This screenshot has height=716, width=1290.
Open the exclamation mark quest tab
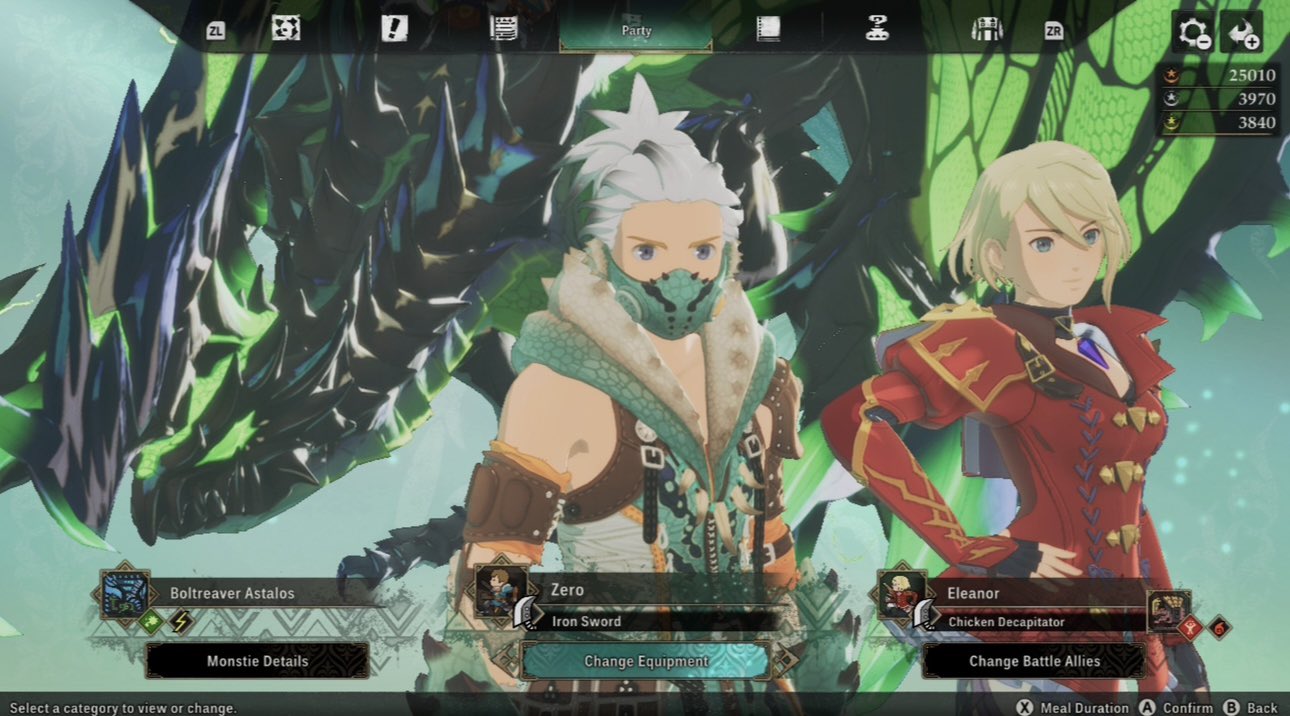(x=394, y=29)
